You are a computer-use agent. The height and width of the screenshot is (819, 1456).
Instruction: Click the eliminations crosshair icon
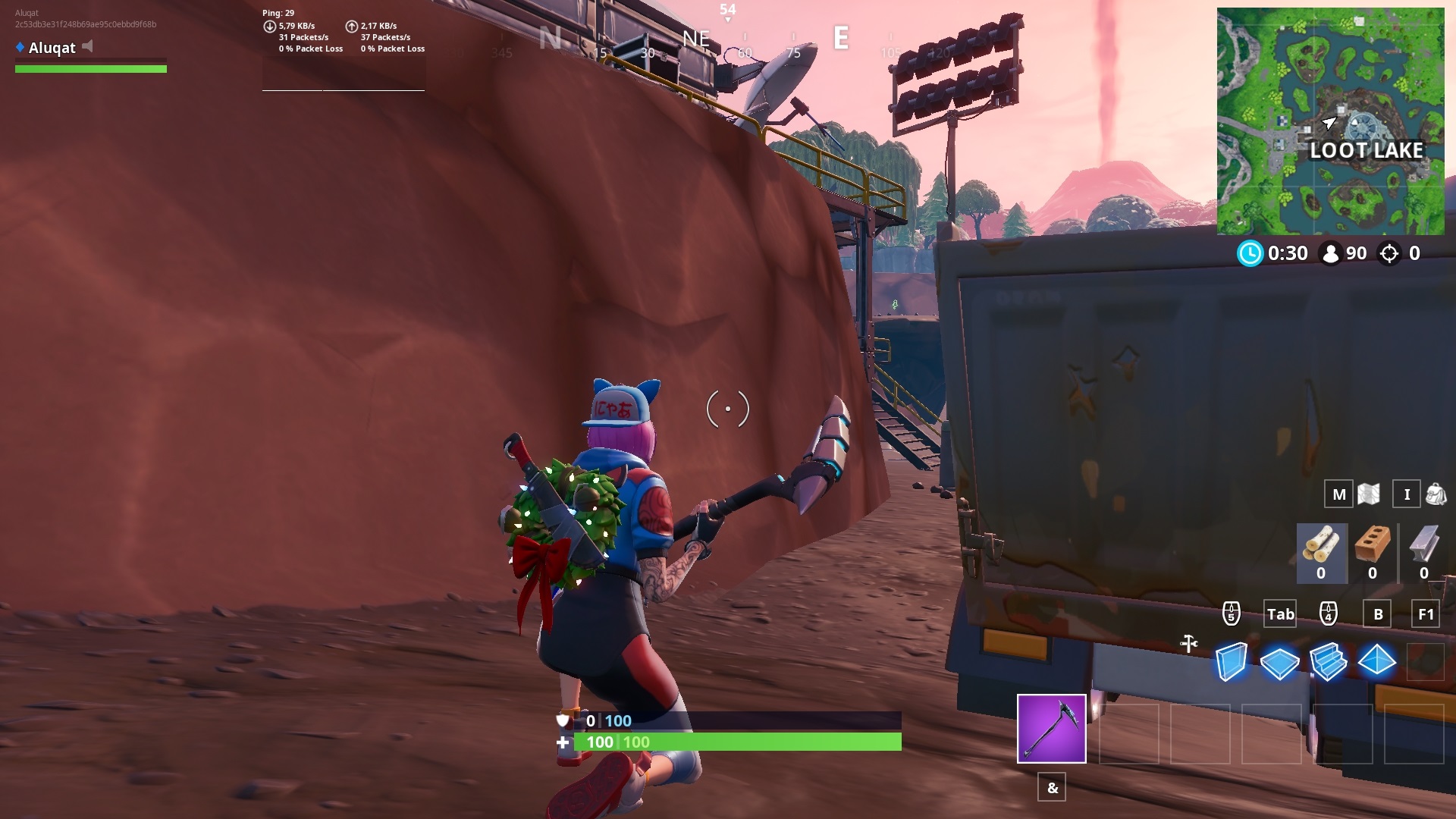tap(1390, 254)
